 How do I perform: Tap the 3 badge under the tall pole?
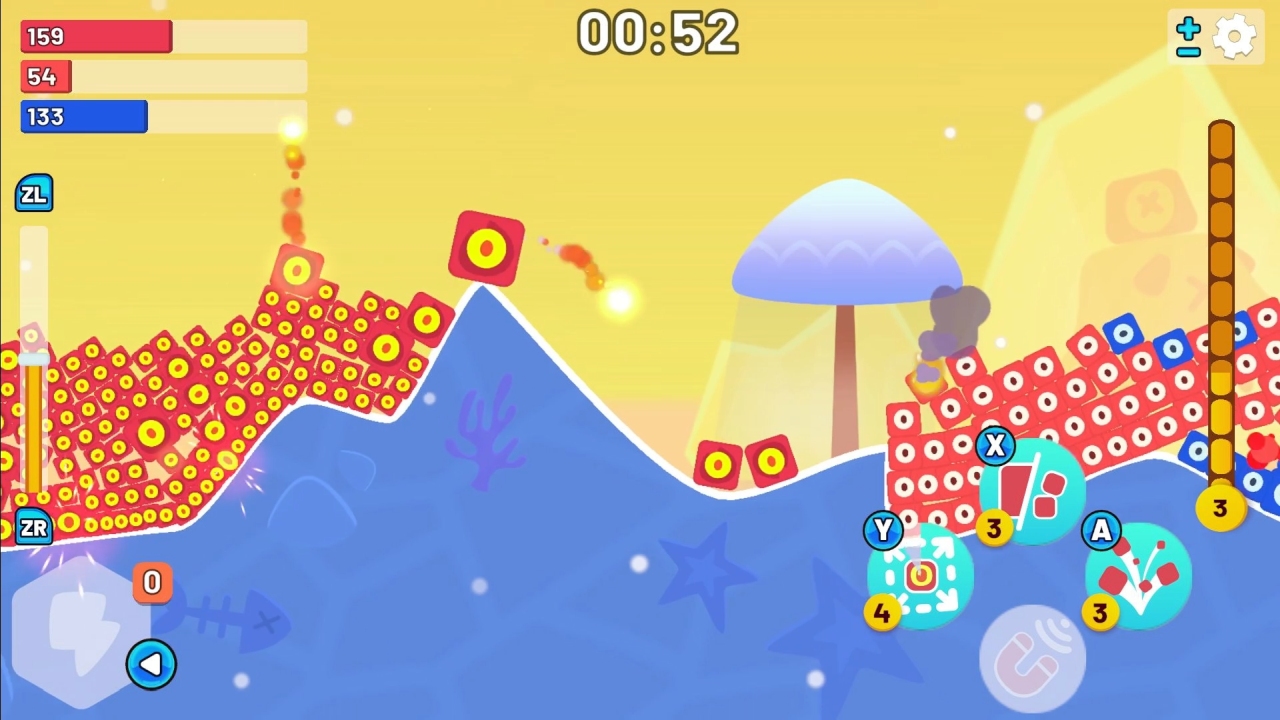pyautogui.click(x=1220, y=509)
